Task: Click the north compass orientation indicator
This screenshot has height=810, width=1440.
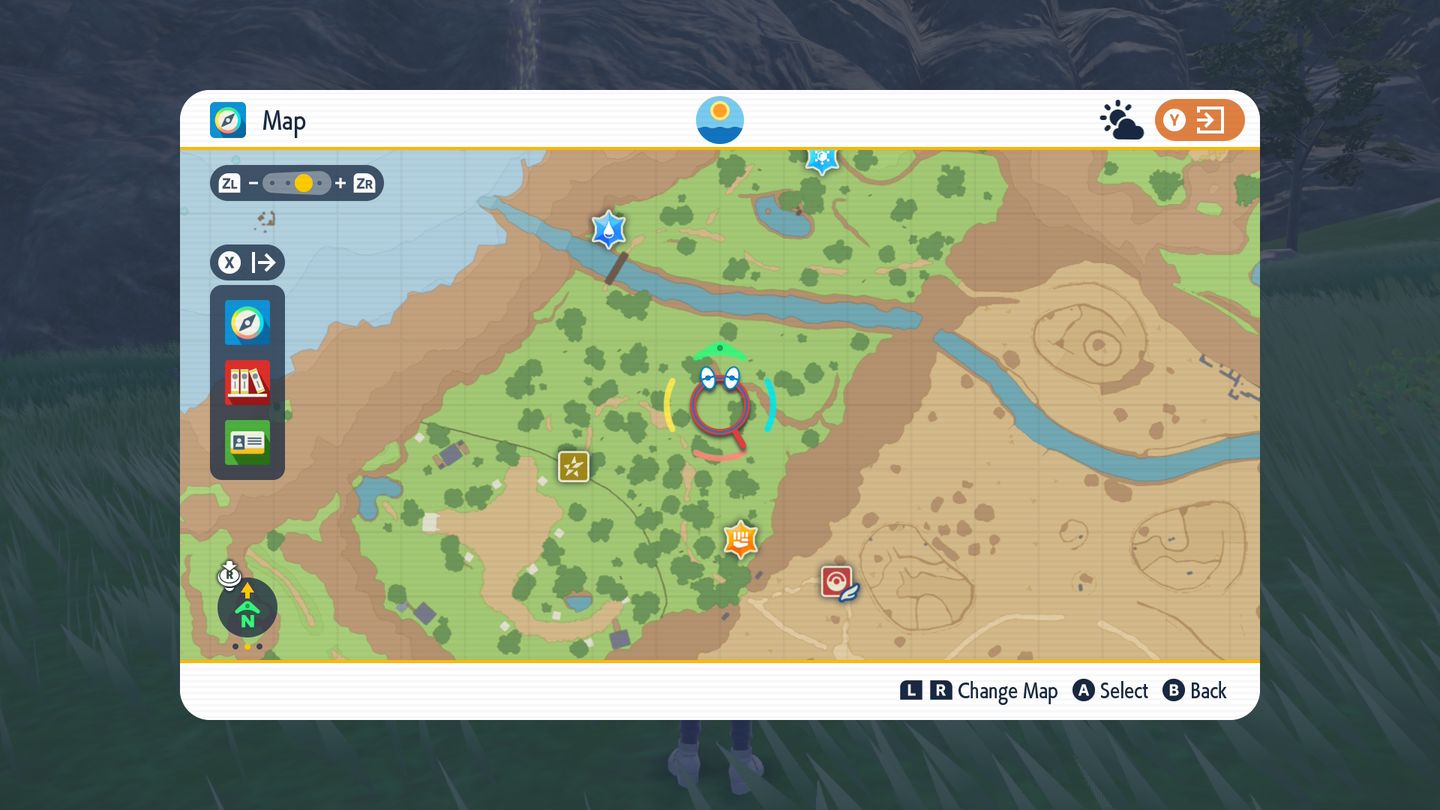Action: pyautogui.click(x=247, y=607)
